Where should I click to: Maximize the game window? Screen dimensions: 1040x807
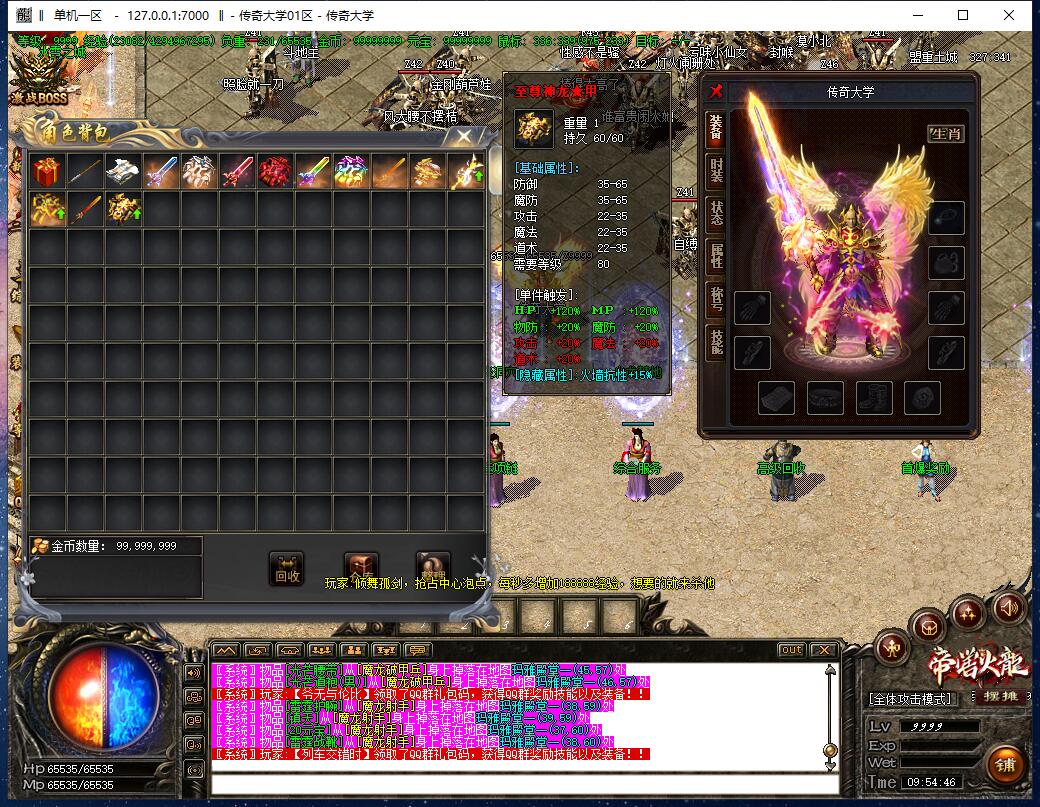(963, 15)
